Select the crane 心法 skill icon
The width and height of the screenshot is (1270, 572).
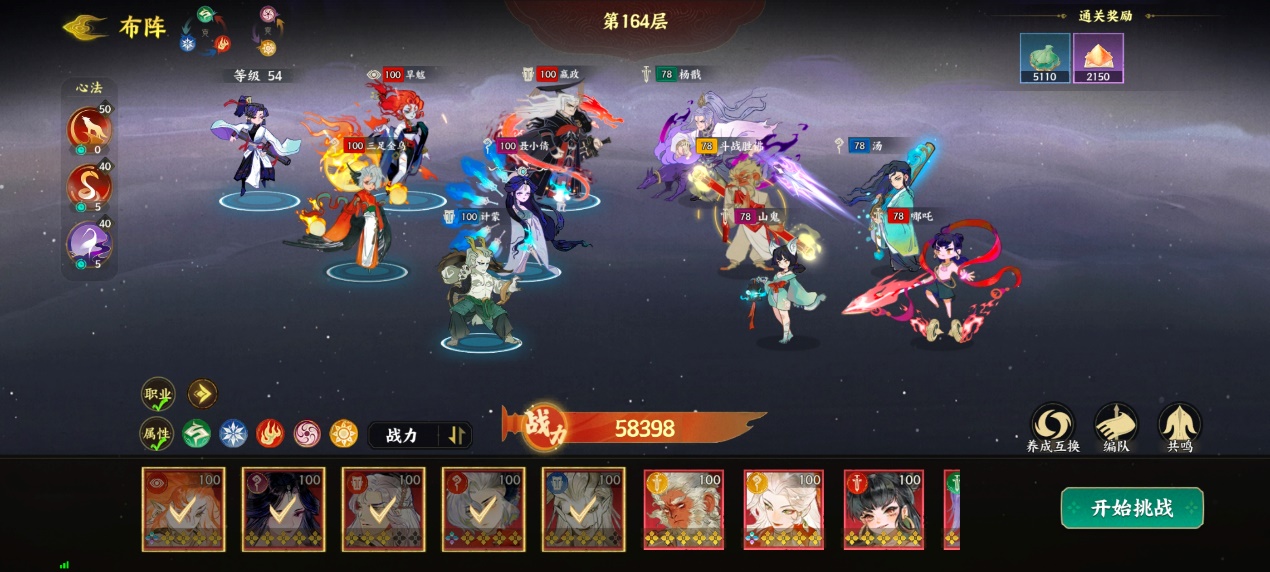tap(88, 243)
